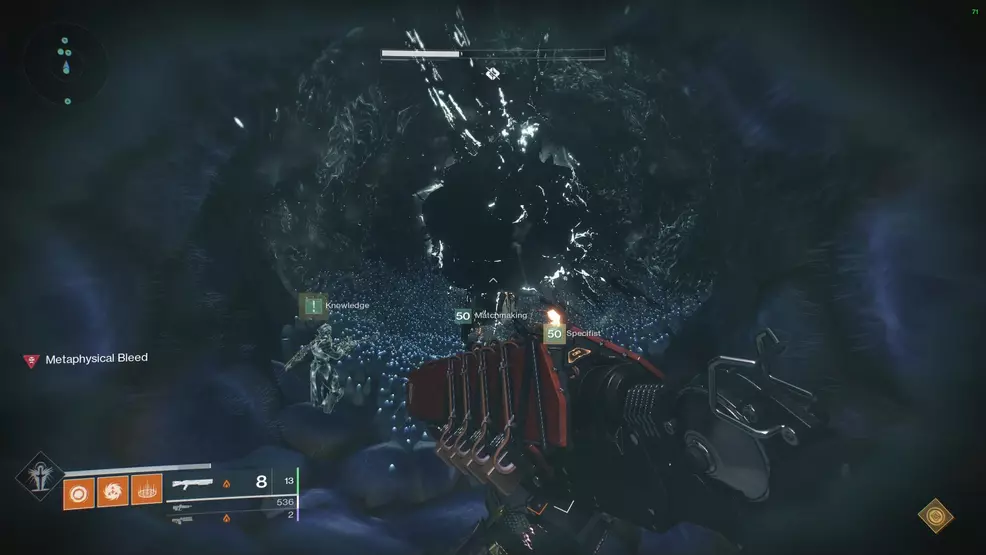Image resolution: width=986 pixels, height=555 pixels.
Task: Select the equipped shotgun weapon icon
Action: 192,483
